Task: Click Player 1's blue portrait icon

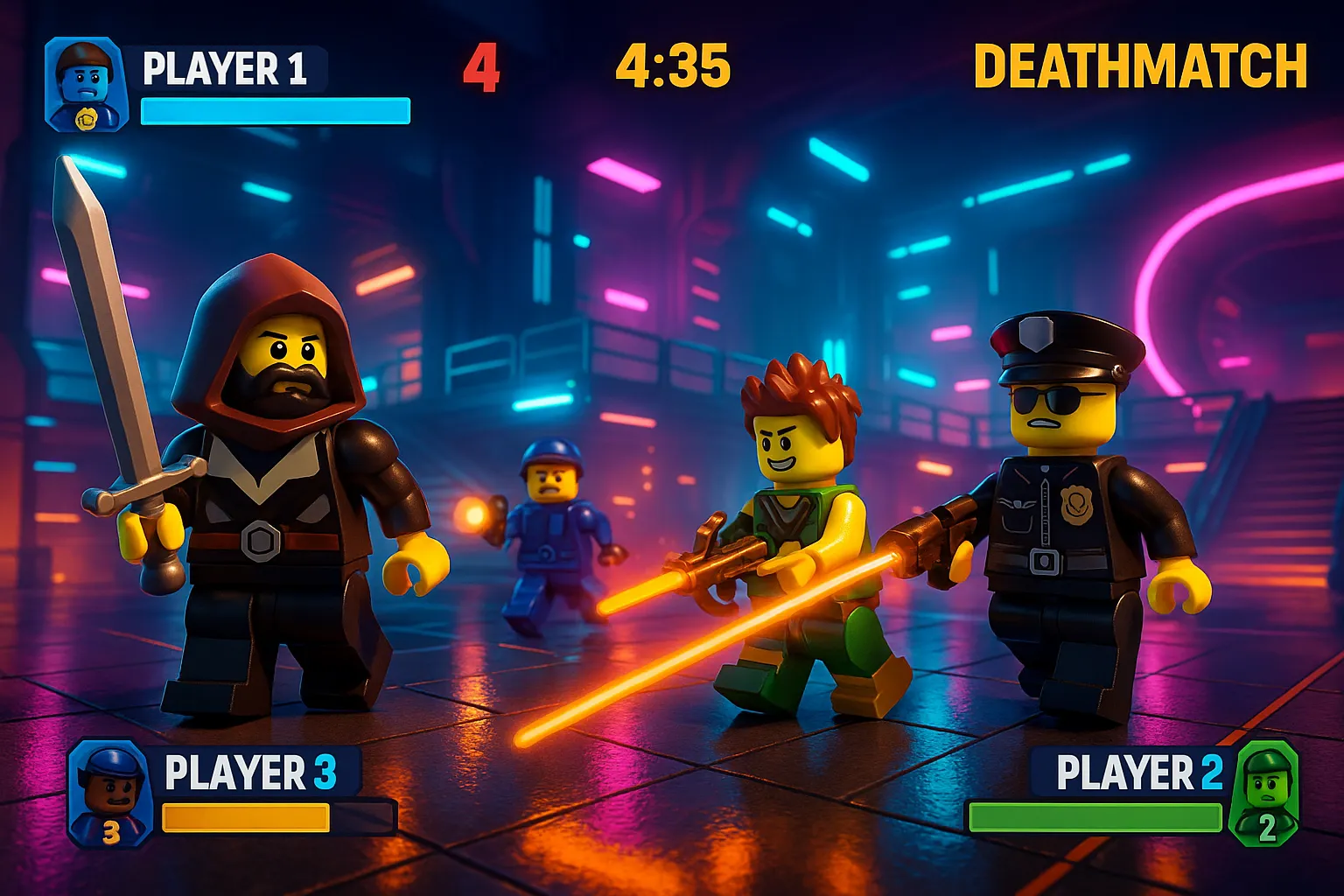Action: [x=86, y=85]
